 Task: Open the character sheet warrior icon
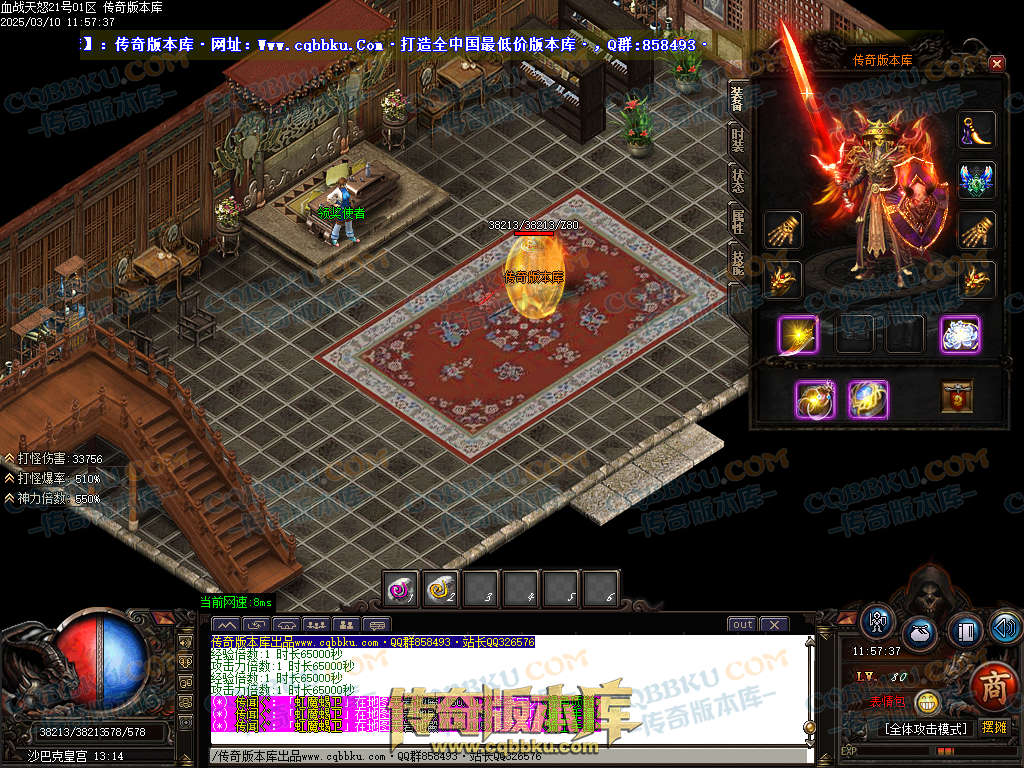[878, 622]
